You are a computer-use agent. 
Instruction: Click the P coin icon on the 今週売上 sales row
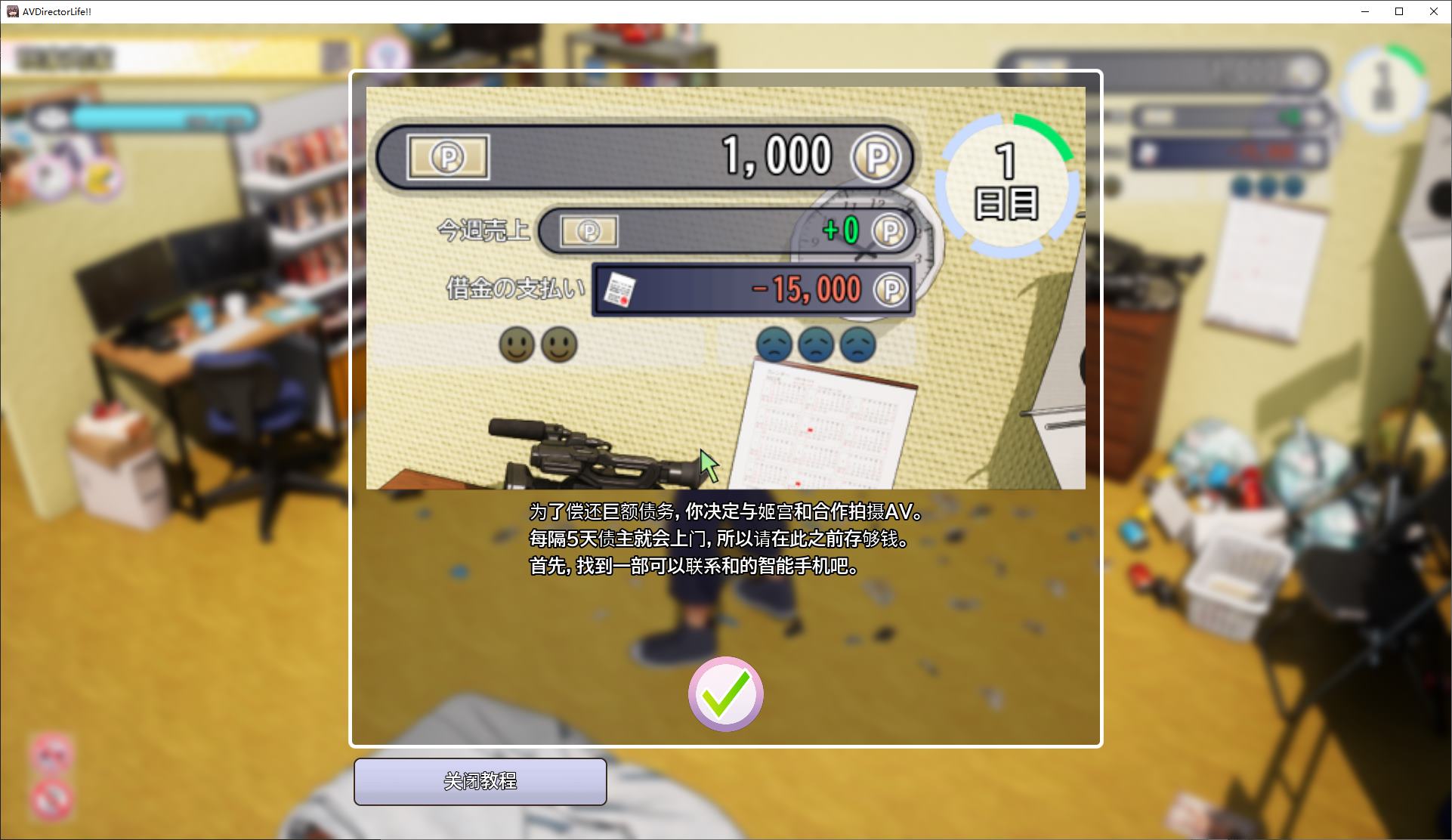(889, 232)
